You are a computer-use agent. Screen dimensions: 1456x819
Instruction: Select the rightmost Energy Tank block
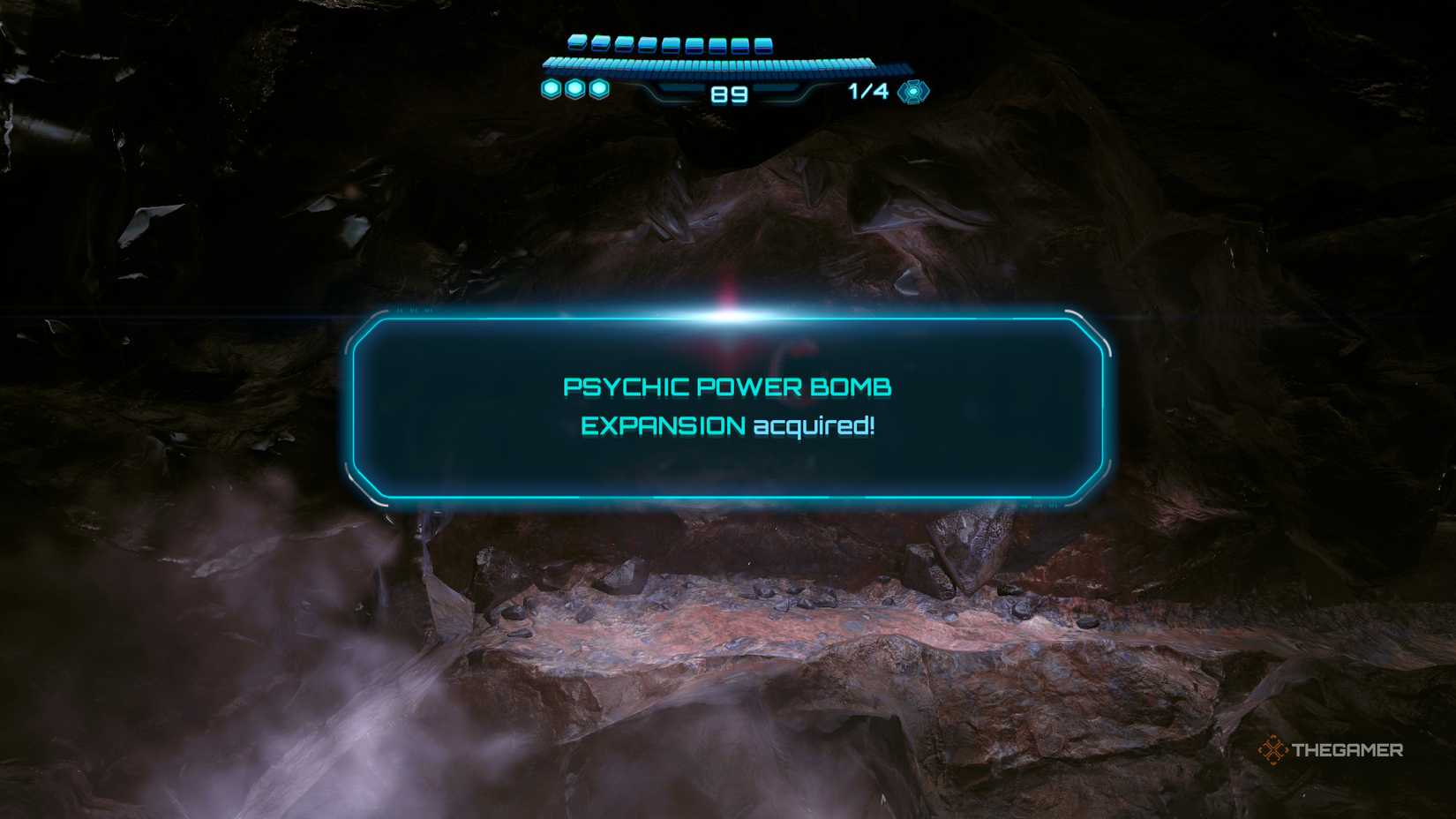[x=763, y=44]
